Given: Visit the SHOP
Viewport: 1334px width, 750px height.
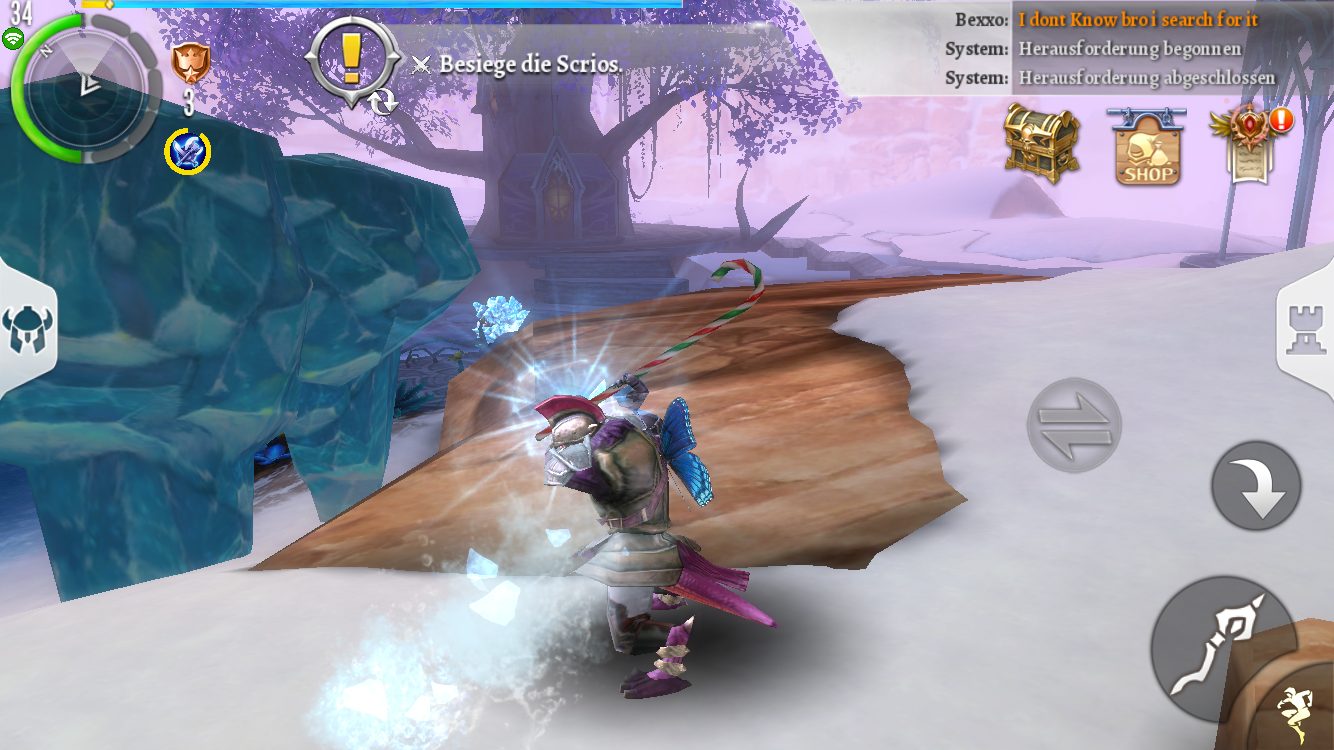Looking at the screenshot, I should (1146, 146).
